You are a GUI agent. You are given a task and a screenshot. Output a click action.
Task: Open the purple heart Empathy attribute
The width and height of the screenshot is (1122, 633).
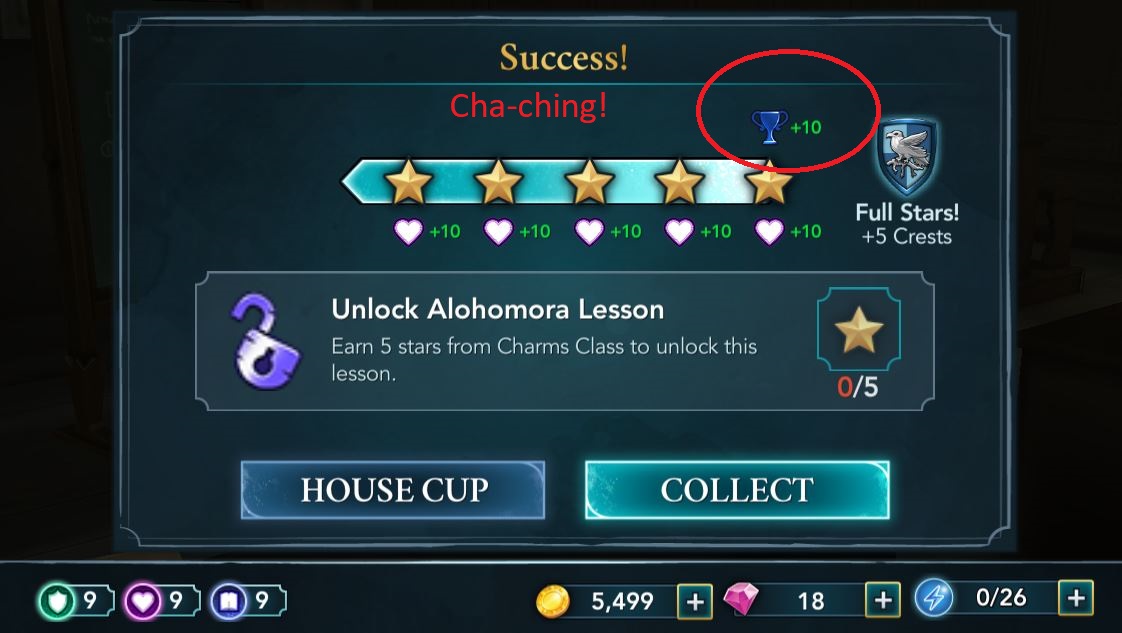click(x=141, y=601)
